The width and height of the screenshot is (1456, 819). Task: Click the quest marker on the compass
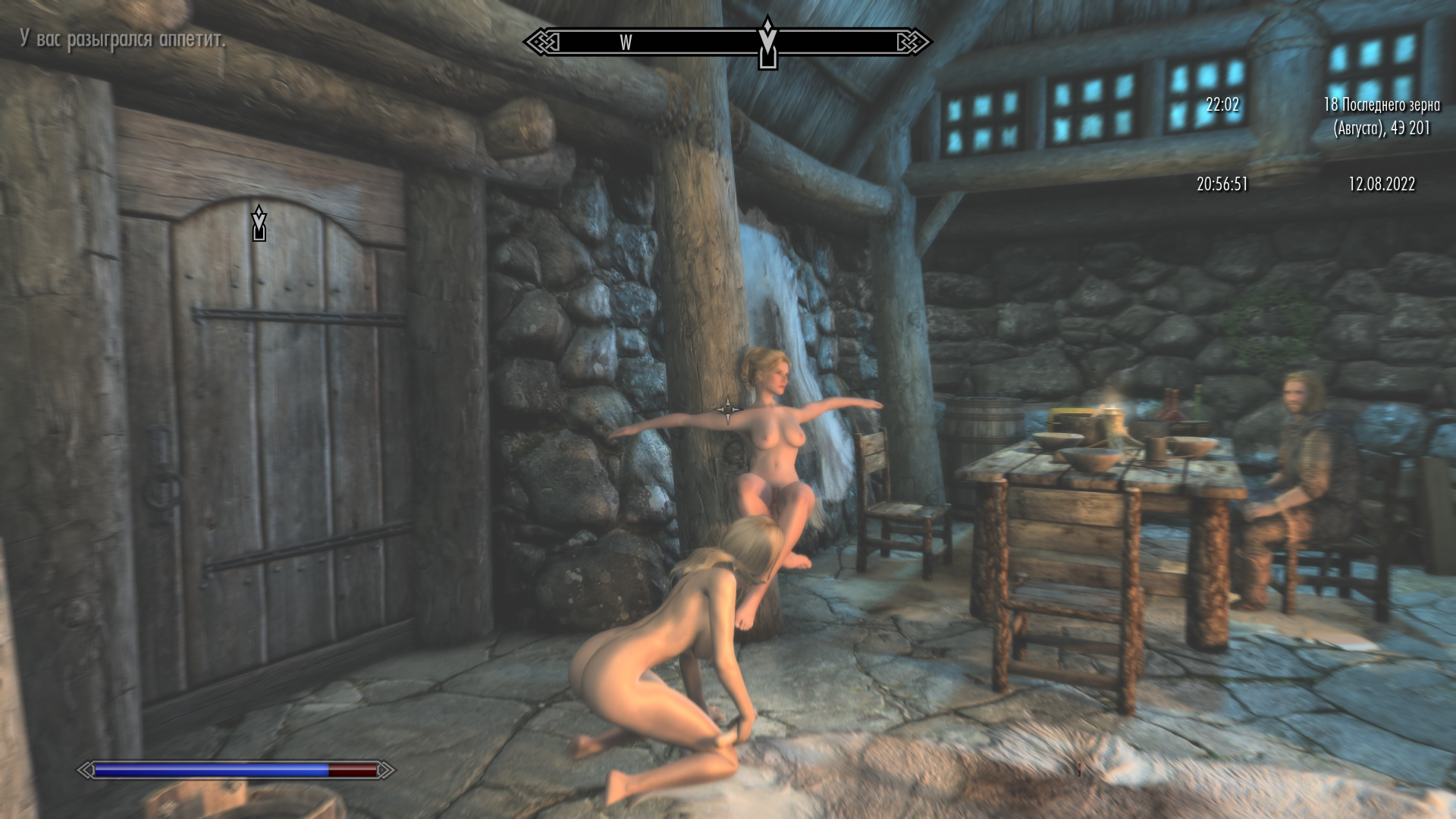click(767, 44)
